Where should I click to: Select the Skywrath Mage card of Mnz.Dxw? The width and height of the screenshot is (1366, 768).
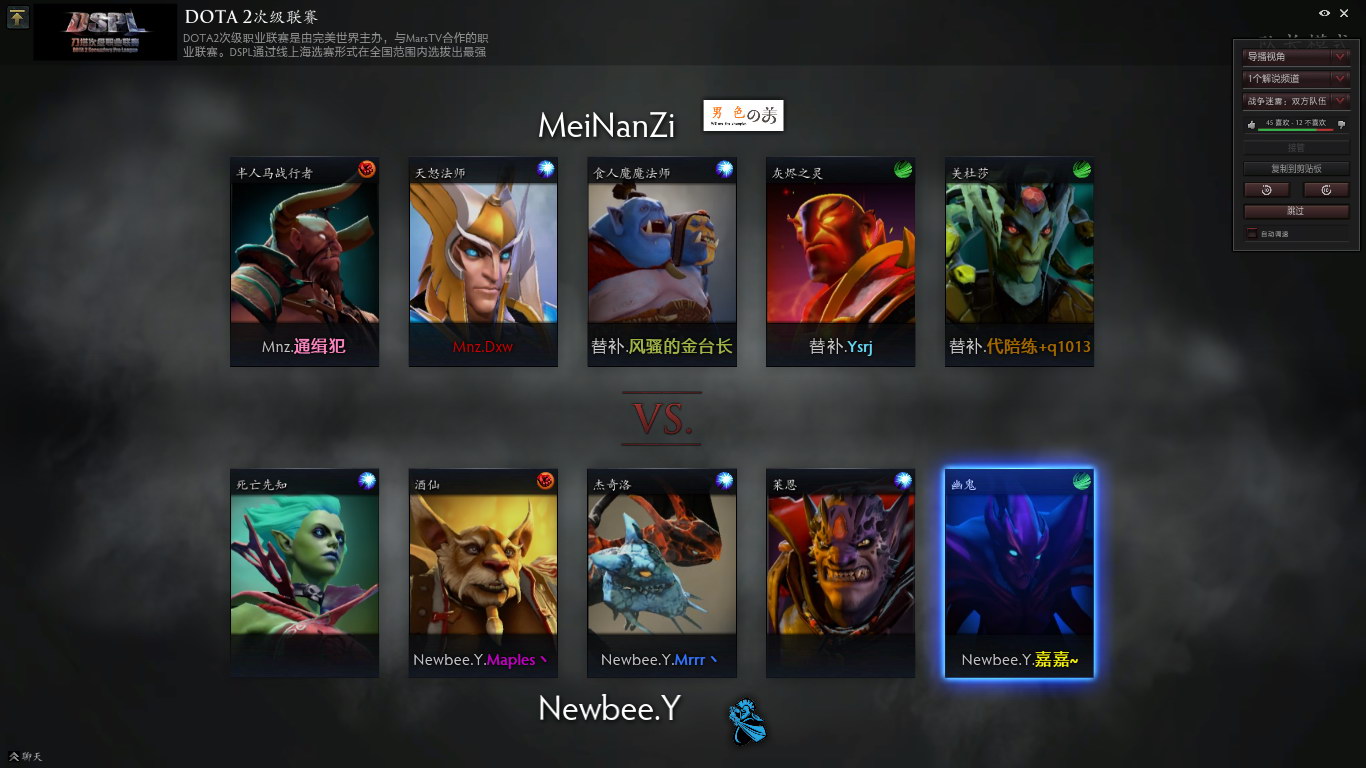coord(483,262)
